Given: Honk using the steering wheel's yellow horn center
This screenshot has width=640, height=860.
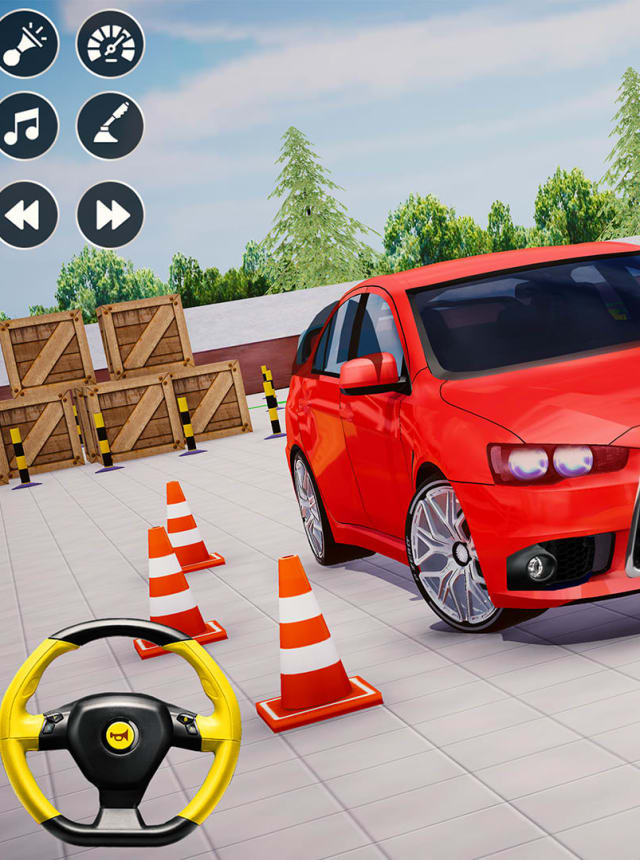Looking at the screenshot, I should [x=119, y=736].
